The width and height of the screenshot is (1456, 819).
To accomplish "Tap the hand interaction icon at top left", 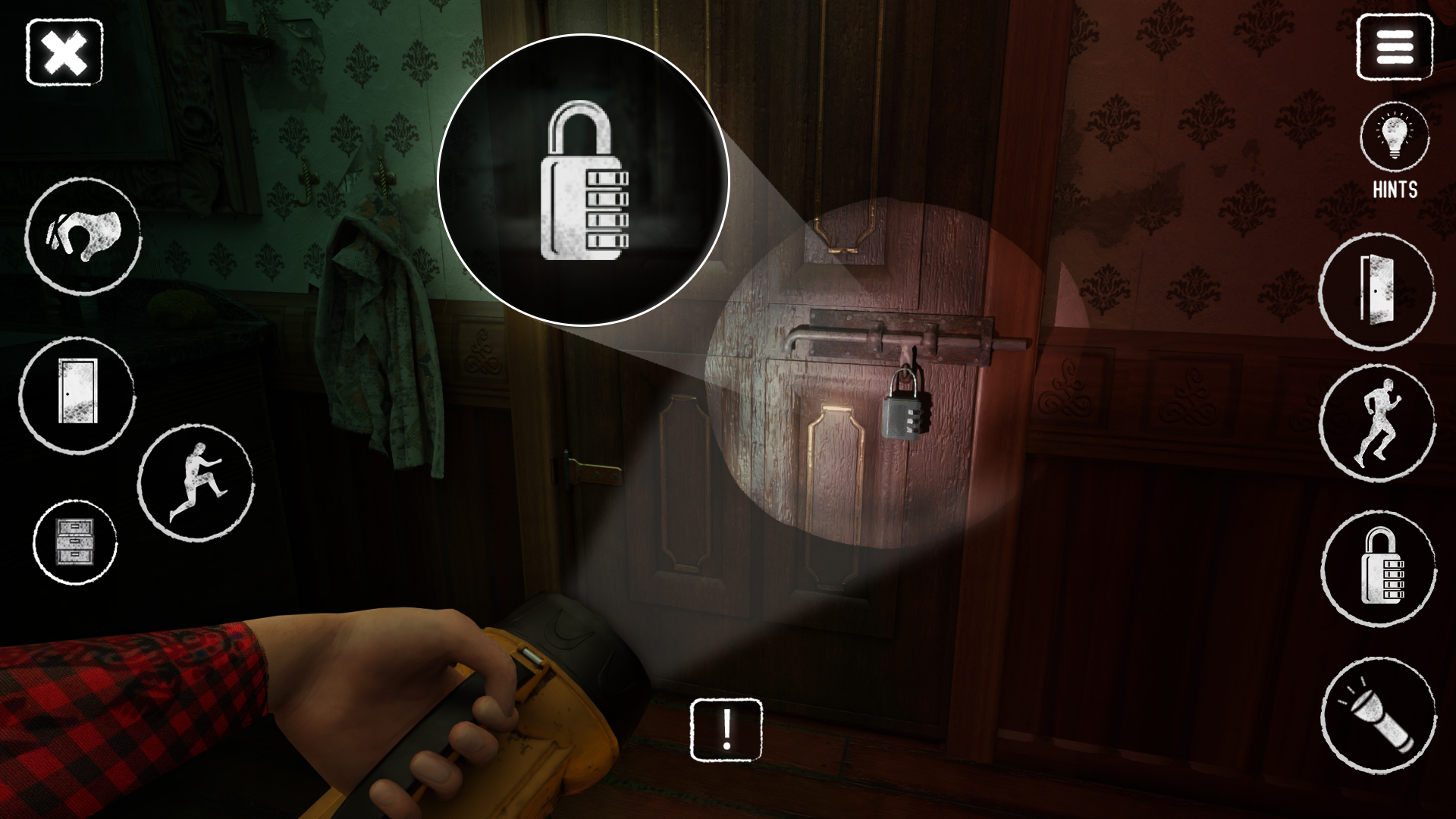I will (x=83, y=237).
